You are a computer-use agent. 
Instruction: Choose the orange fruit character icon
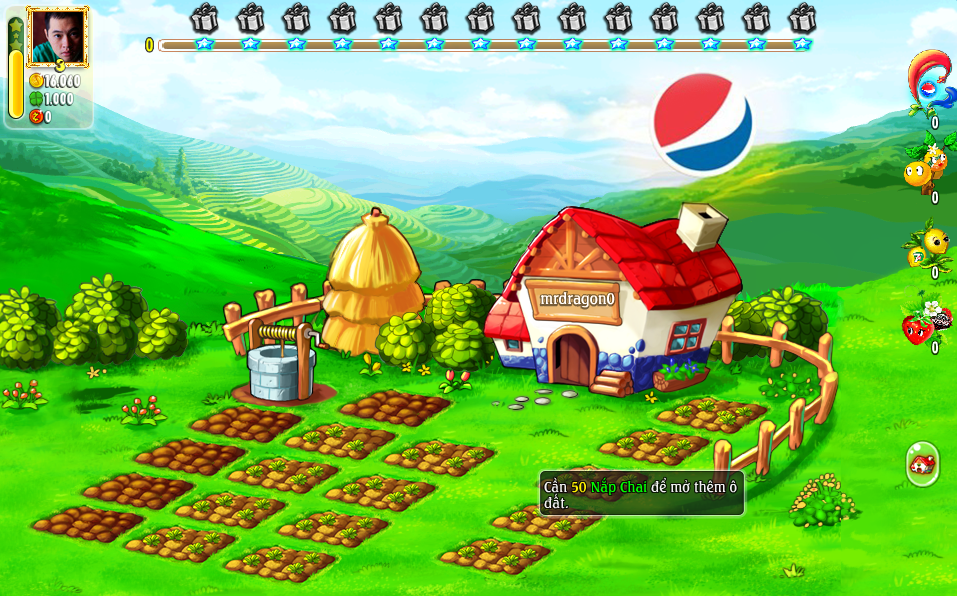(924, 166)
